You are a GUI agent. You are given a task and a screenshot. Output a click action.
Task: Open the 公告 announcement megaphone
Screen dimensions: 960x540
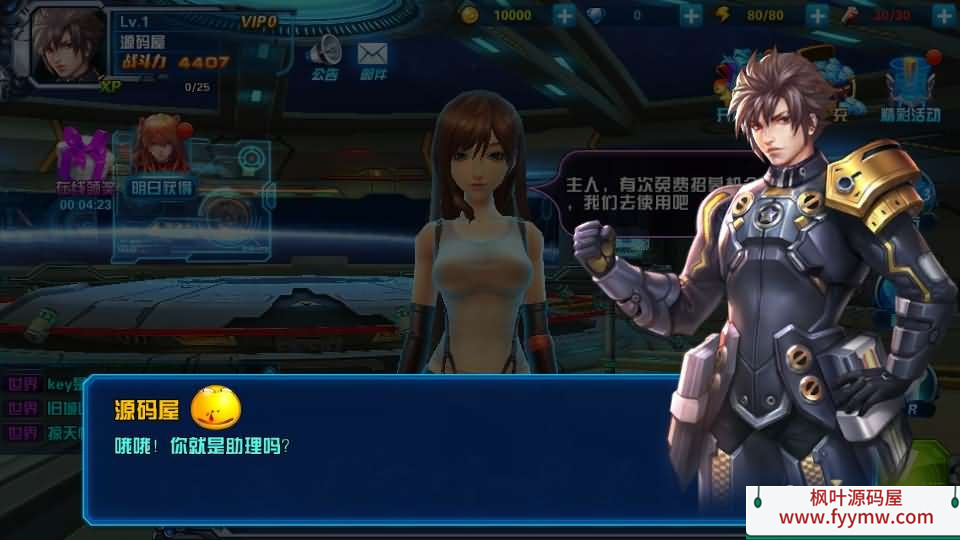(x=324, y=56)
